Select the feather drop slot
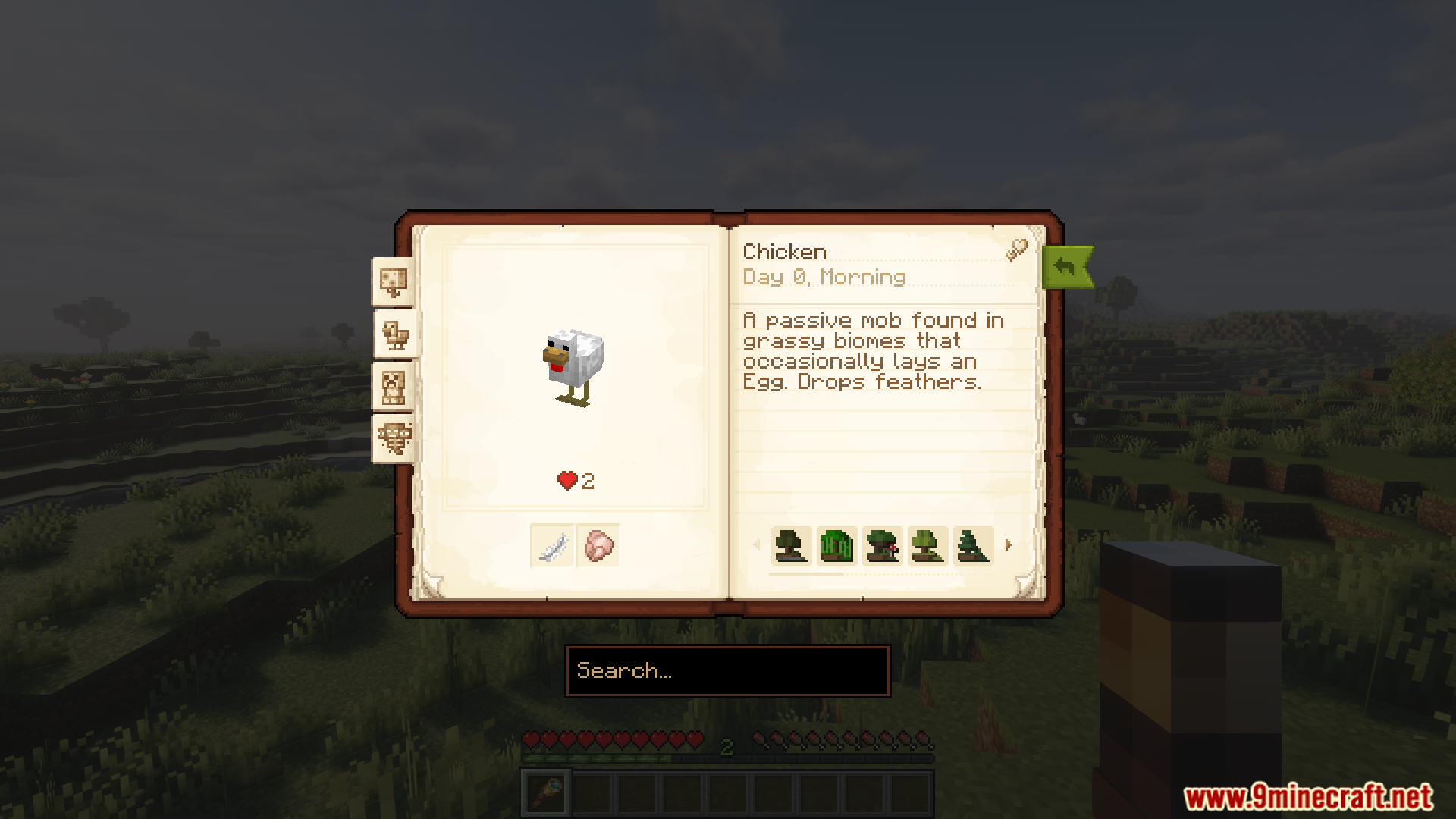 552,545
